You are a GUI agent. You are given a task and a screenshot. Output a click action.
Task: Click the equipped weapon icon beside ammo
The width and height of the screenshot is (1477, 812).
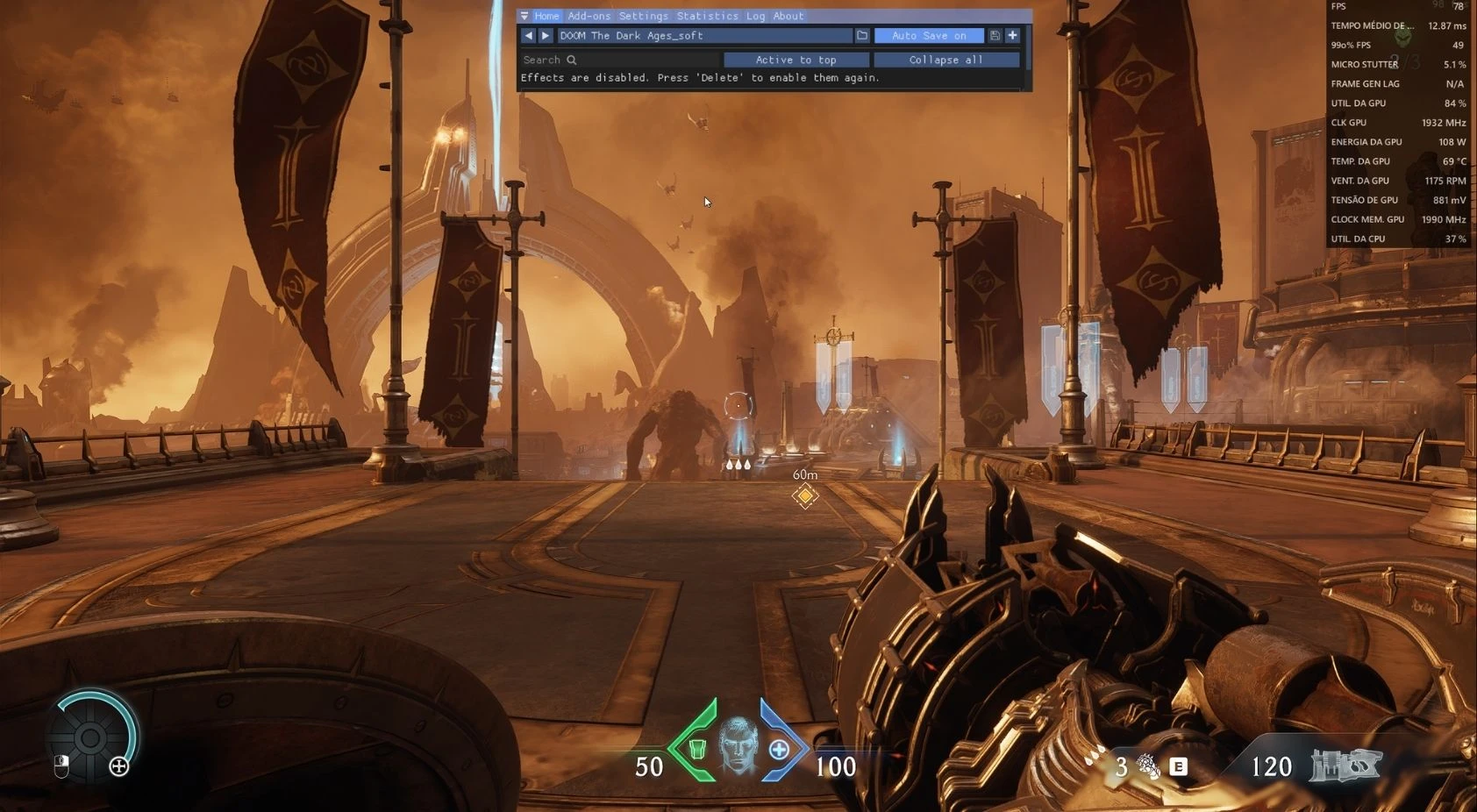(1345, 766)
